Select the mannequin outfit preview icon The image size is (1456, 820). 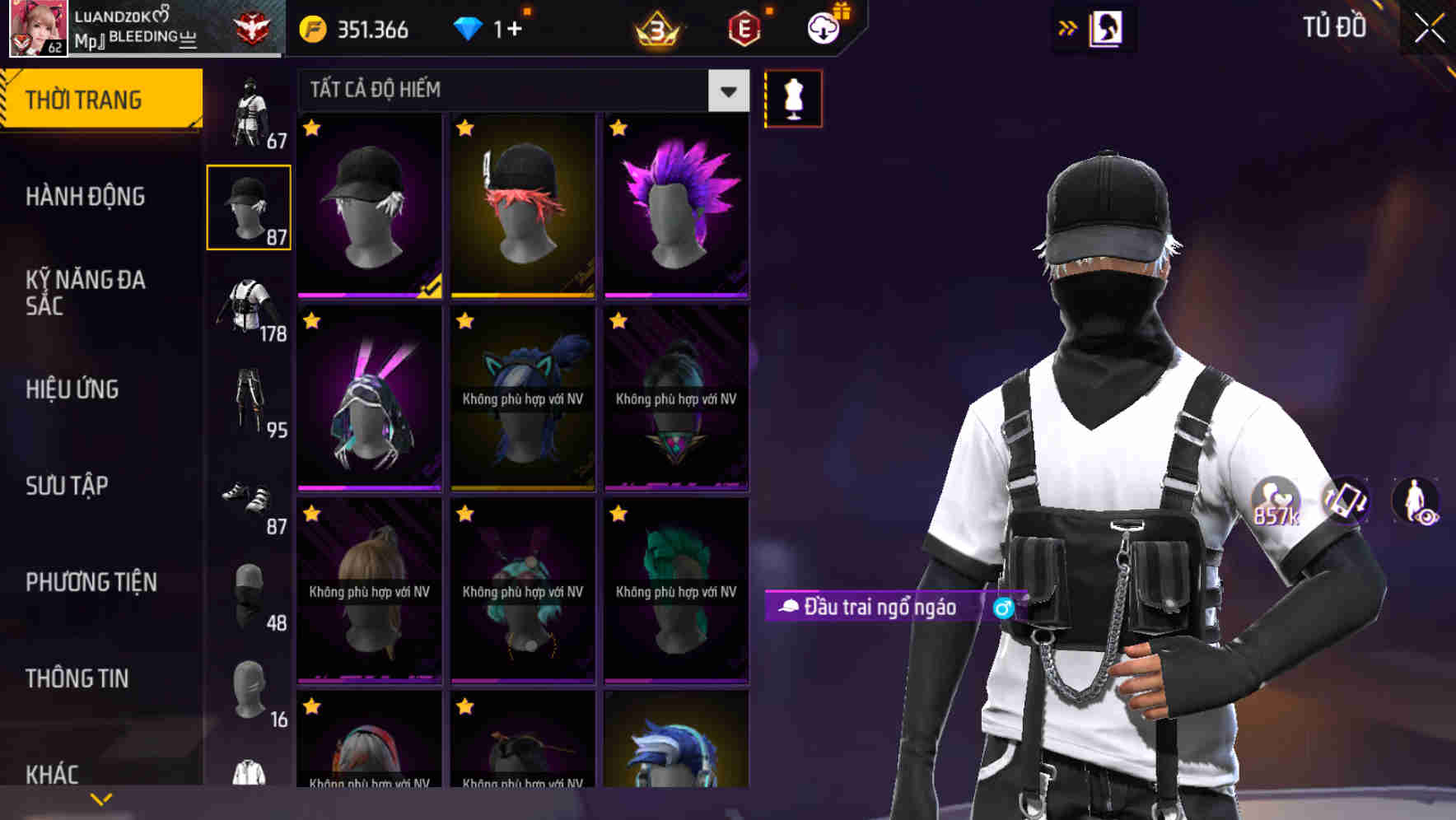point(793,98)
